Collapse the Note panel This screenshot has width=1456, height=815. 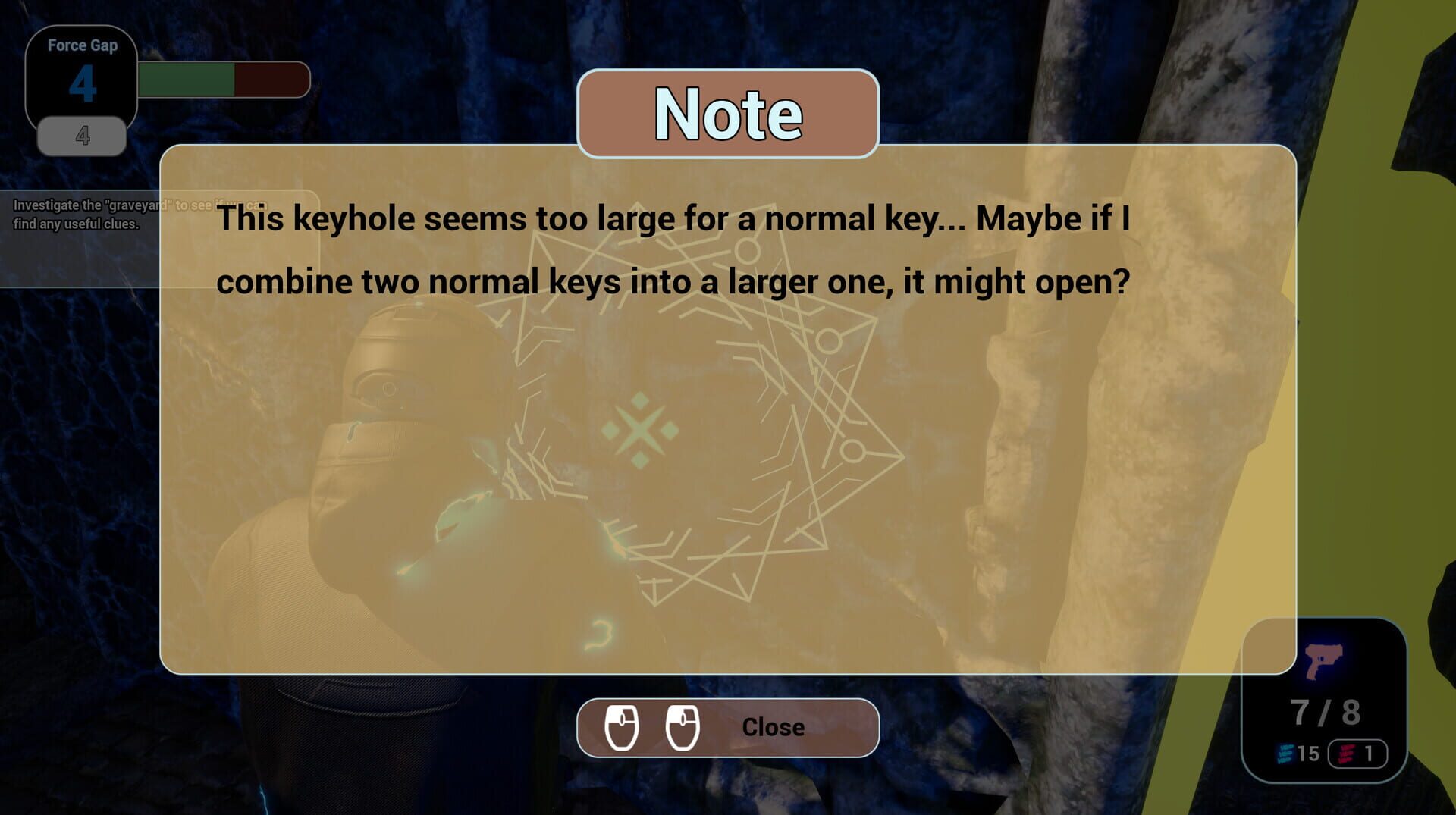[x=773, y=726]
